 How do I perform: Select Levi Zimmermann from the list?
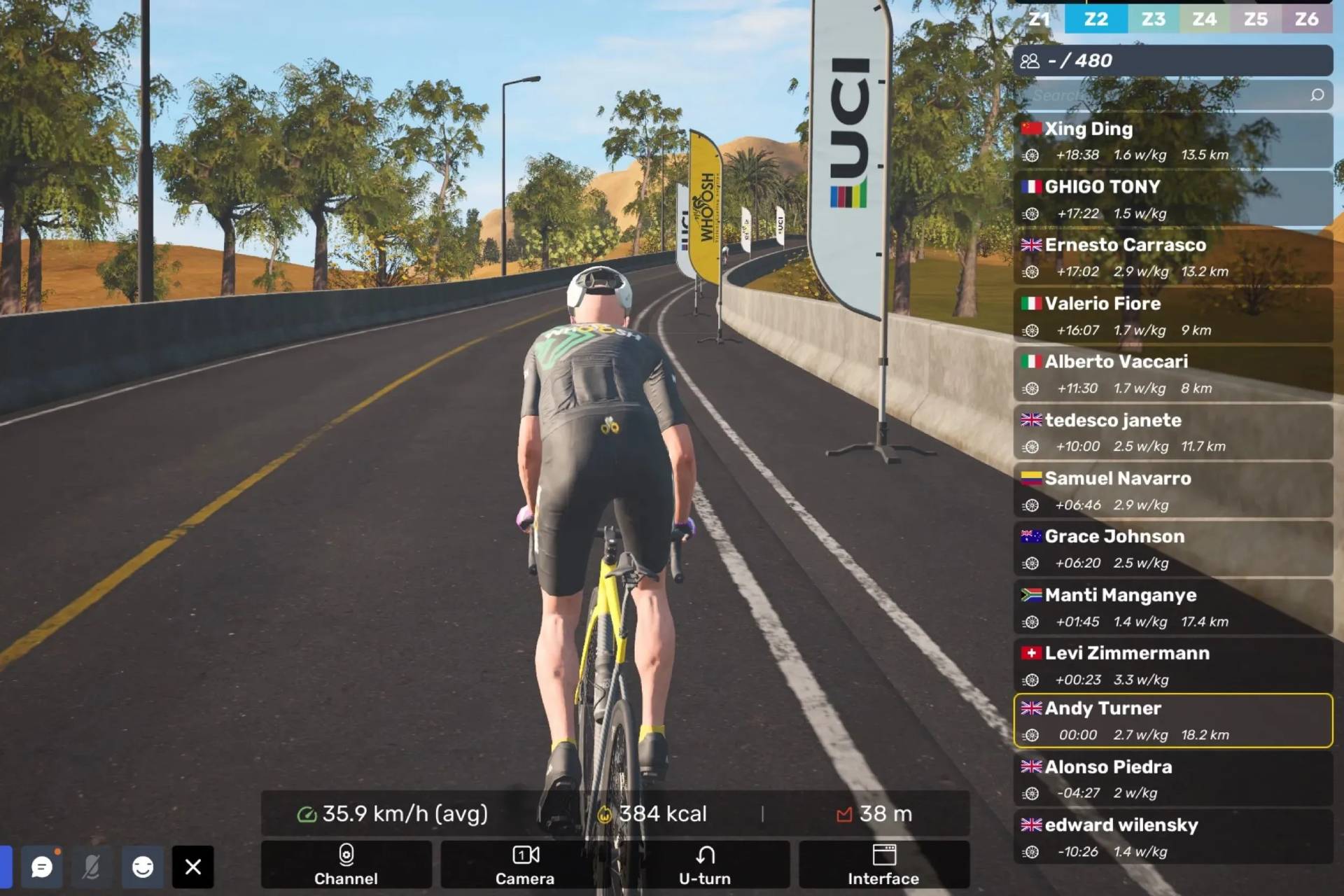pyautogui.click(x=1173, y=665)
